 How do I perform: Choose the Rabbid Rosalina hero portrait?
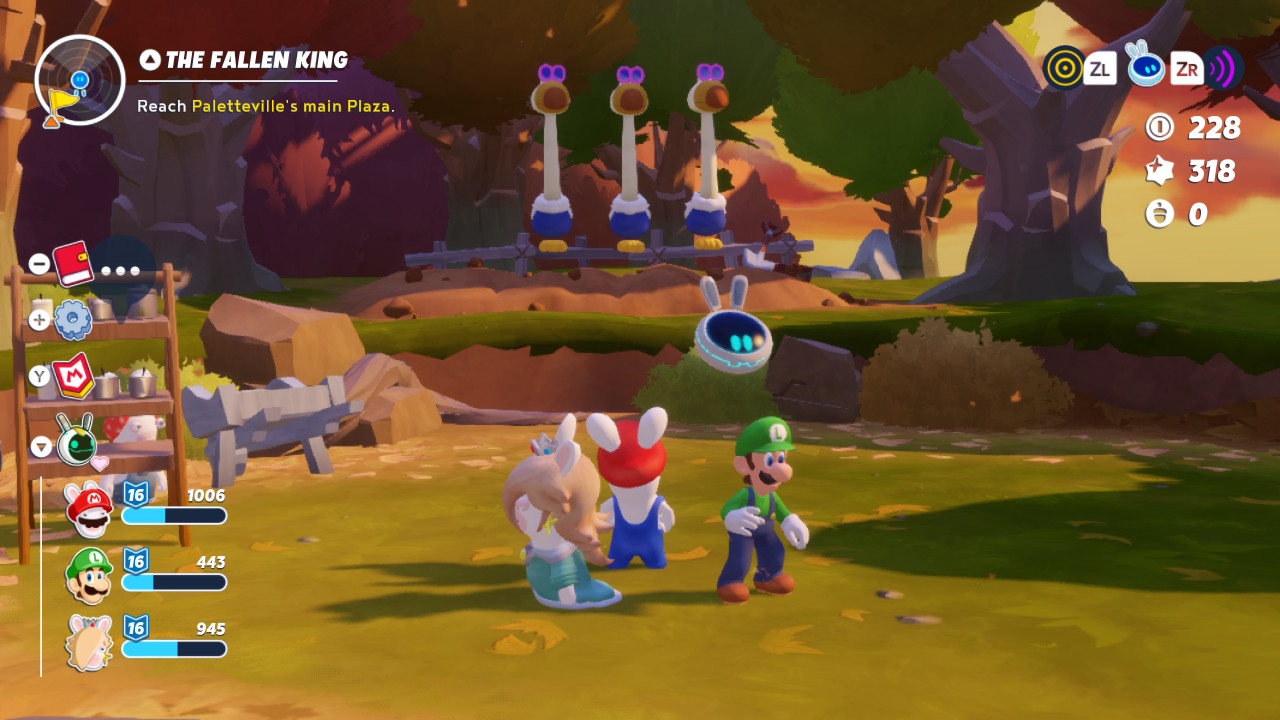point(89,641)
